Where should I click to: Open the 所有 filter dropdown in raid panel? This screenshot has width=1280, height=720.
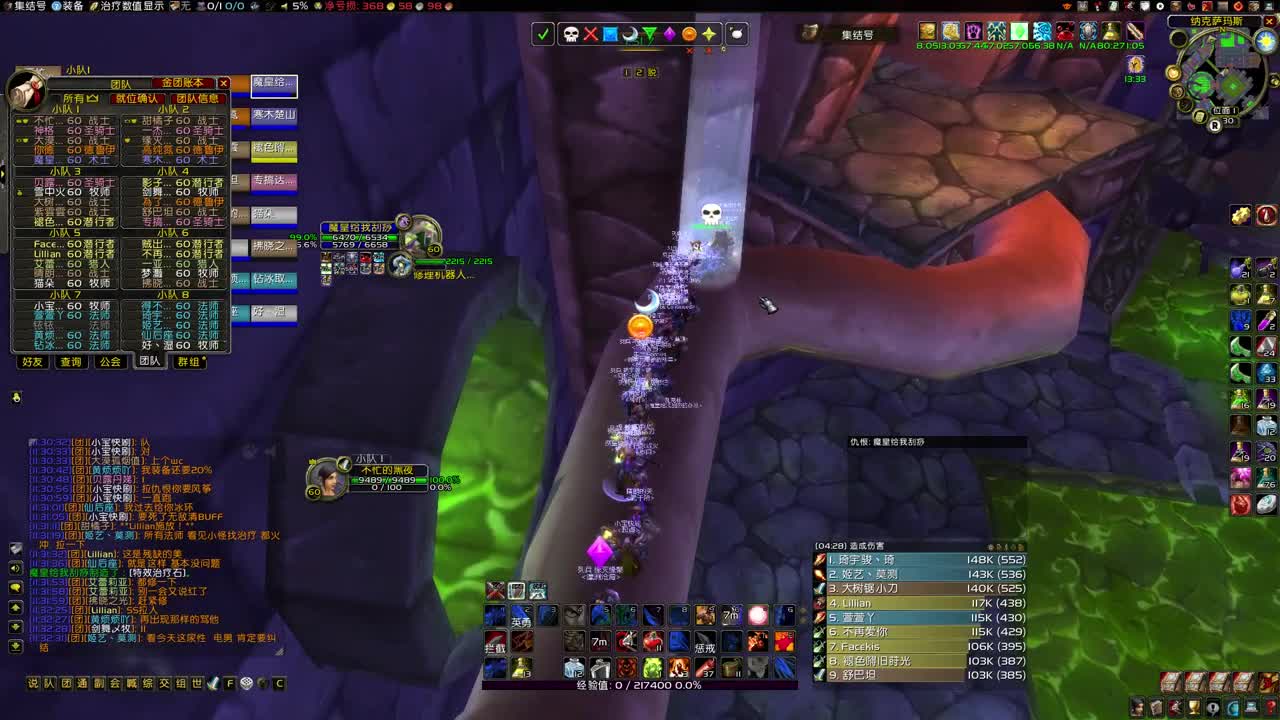79,99
